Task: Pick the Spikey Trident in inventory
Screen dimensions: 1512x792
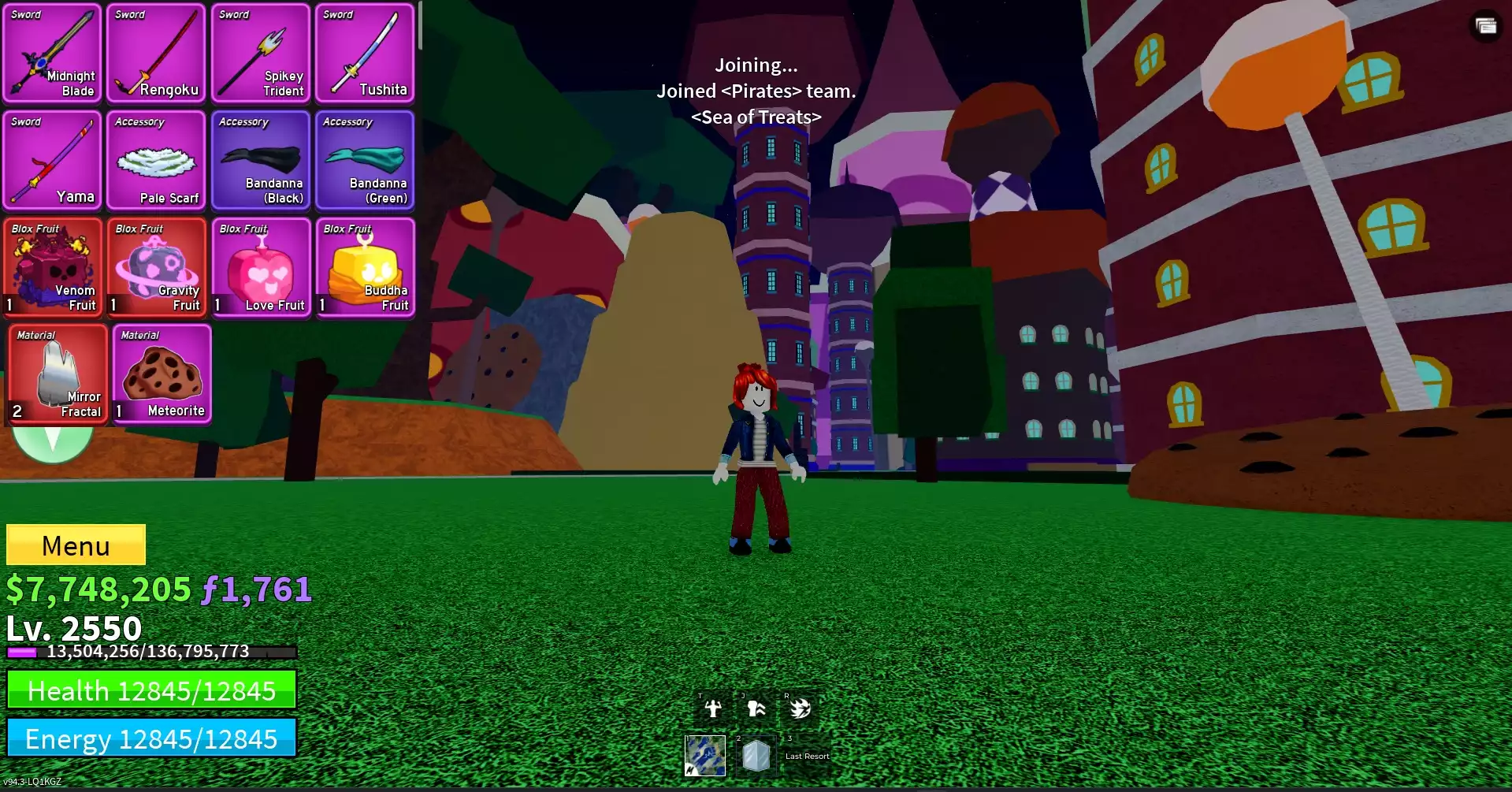Action: pyautogui.click(x=260, y=54)
